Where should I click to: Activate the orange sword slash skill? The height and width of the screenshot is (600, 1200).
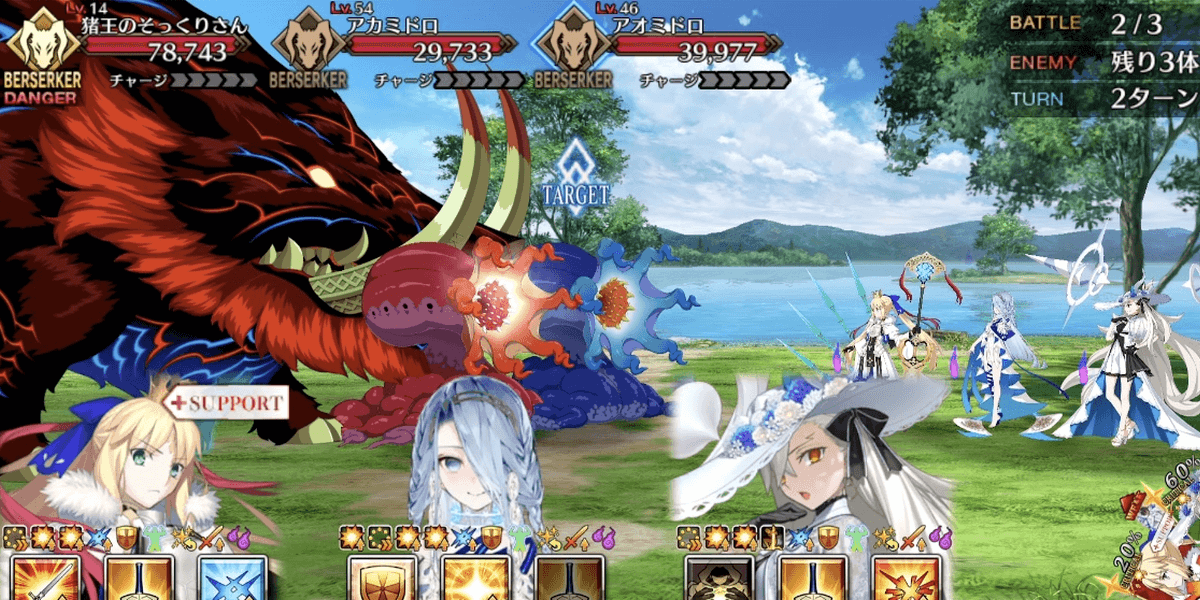43,578
